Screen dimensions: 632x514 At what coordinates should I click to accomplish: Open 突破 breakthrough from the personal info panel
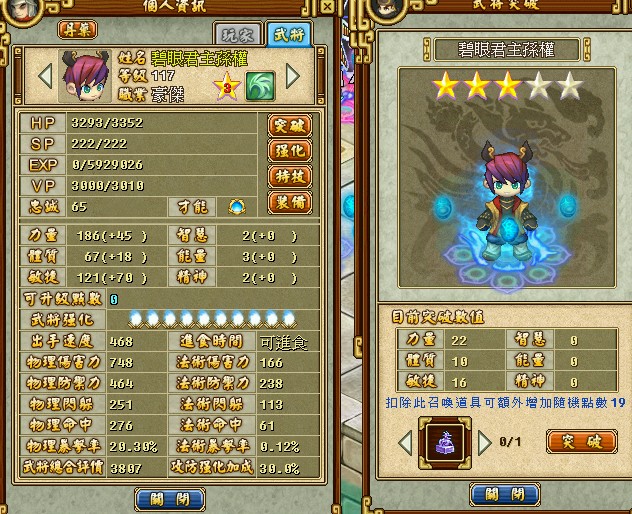[x=289, y=125]
